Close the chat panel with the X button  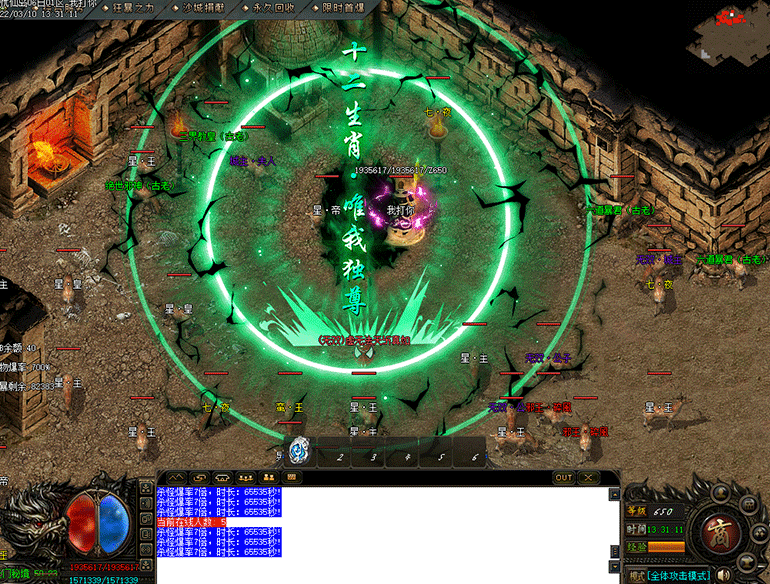pos(589,478)
